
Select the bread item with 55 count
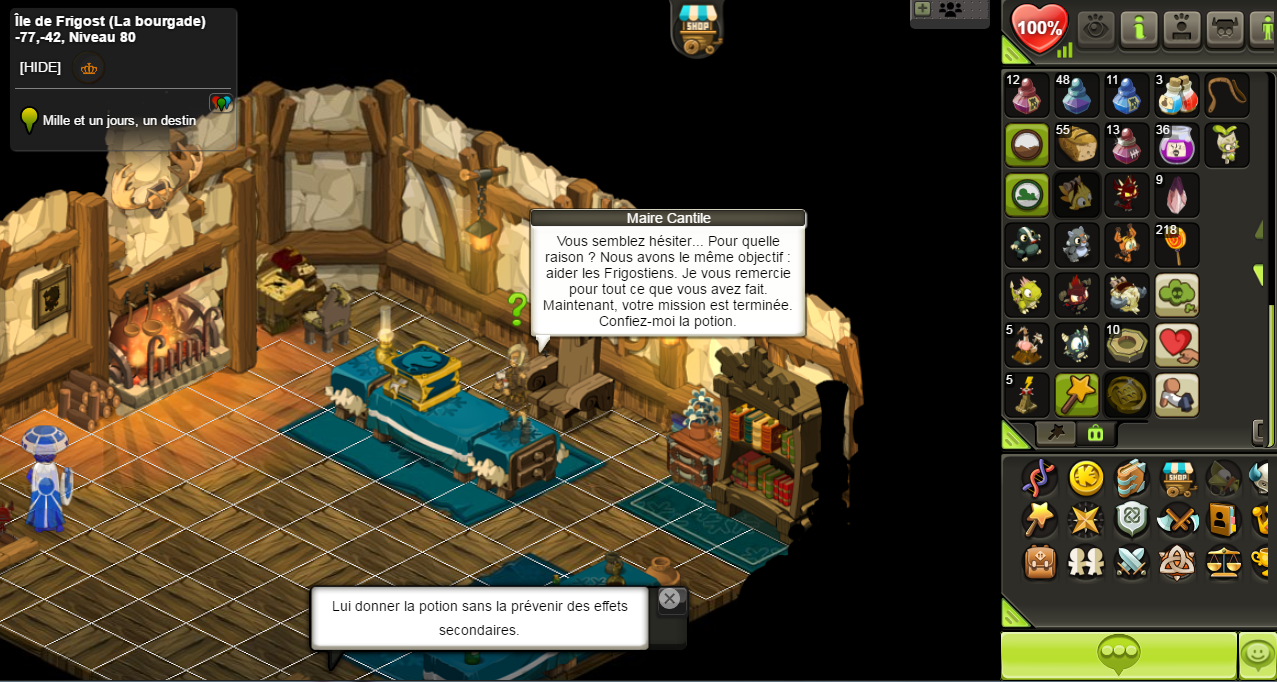1077,145
